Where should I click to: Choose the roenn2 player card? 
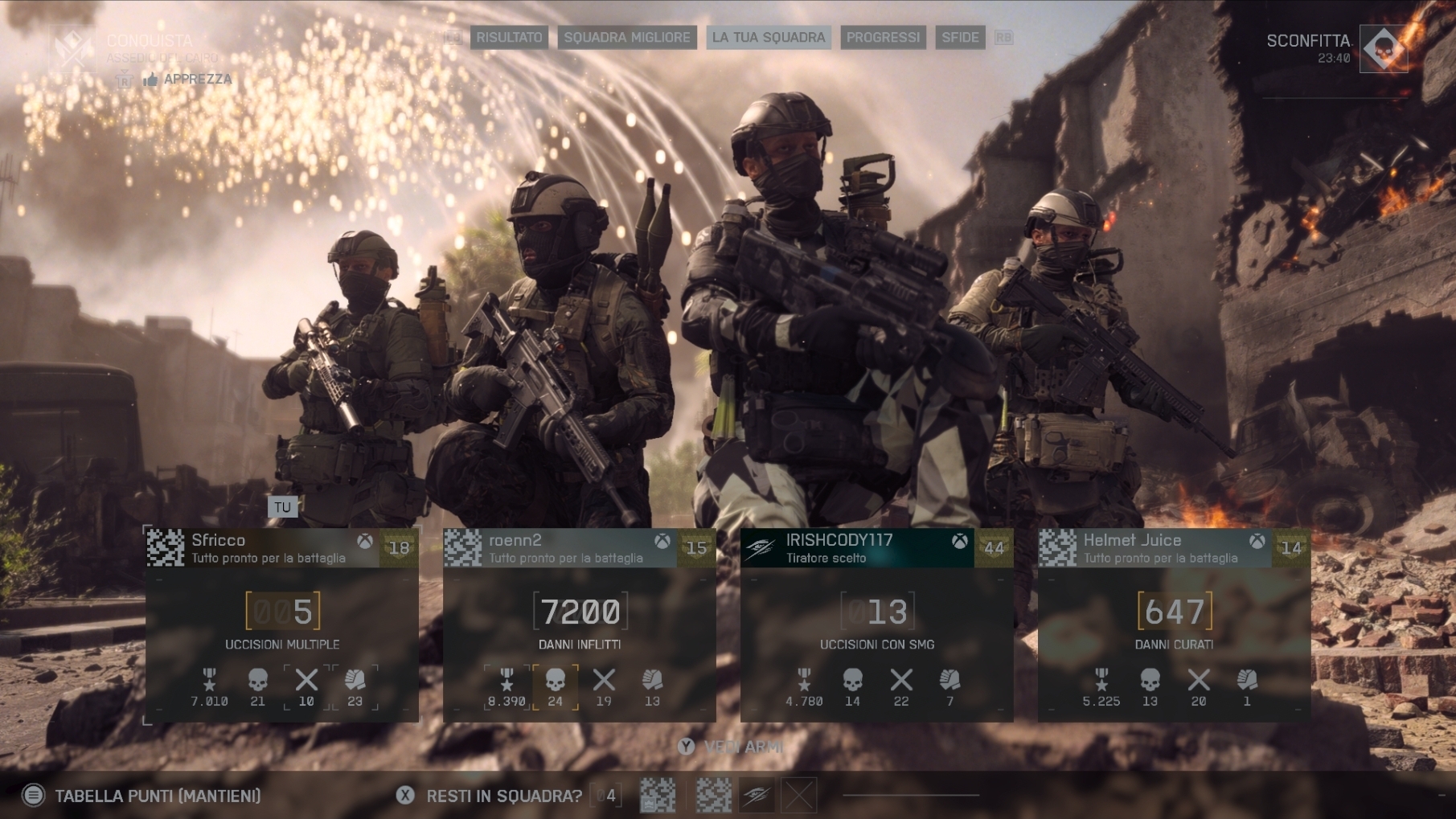click(579, 548)
